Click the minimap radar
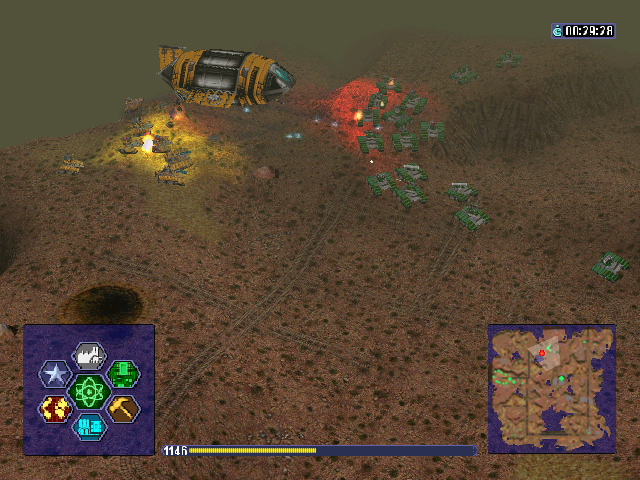640x480 pixels. 551,388
